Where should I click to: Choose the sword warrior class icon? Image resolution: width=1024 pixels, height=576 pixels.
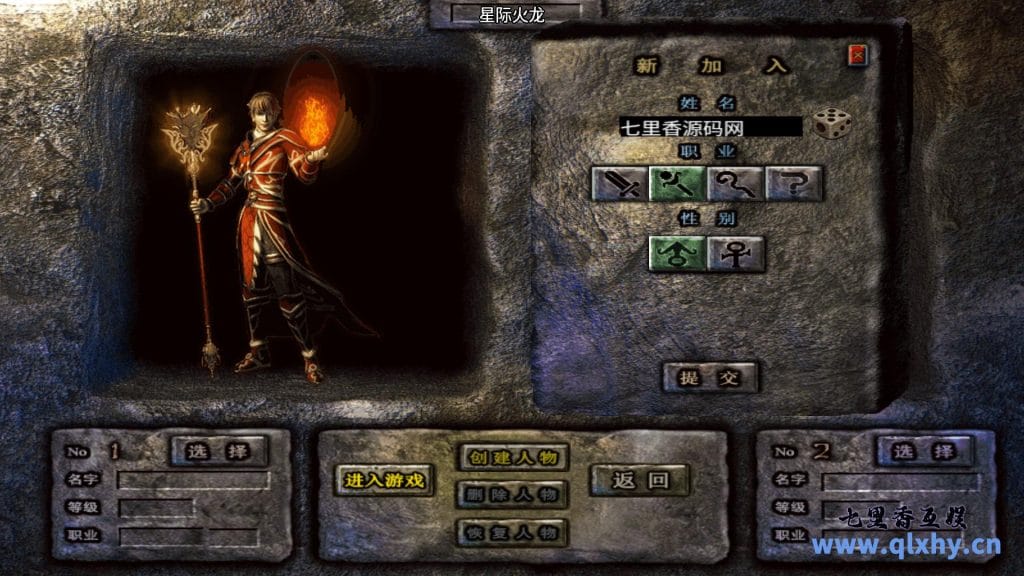click(x=620, y=183)
